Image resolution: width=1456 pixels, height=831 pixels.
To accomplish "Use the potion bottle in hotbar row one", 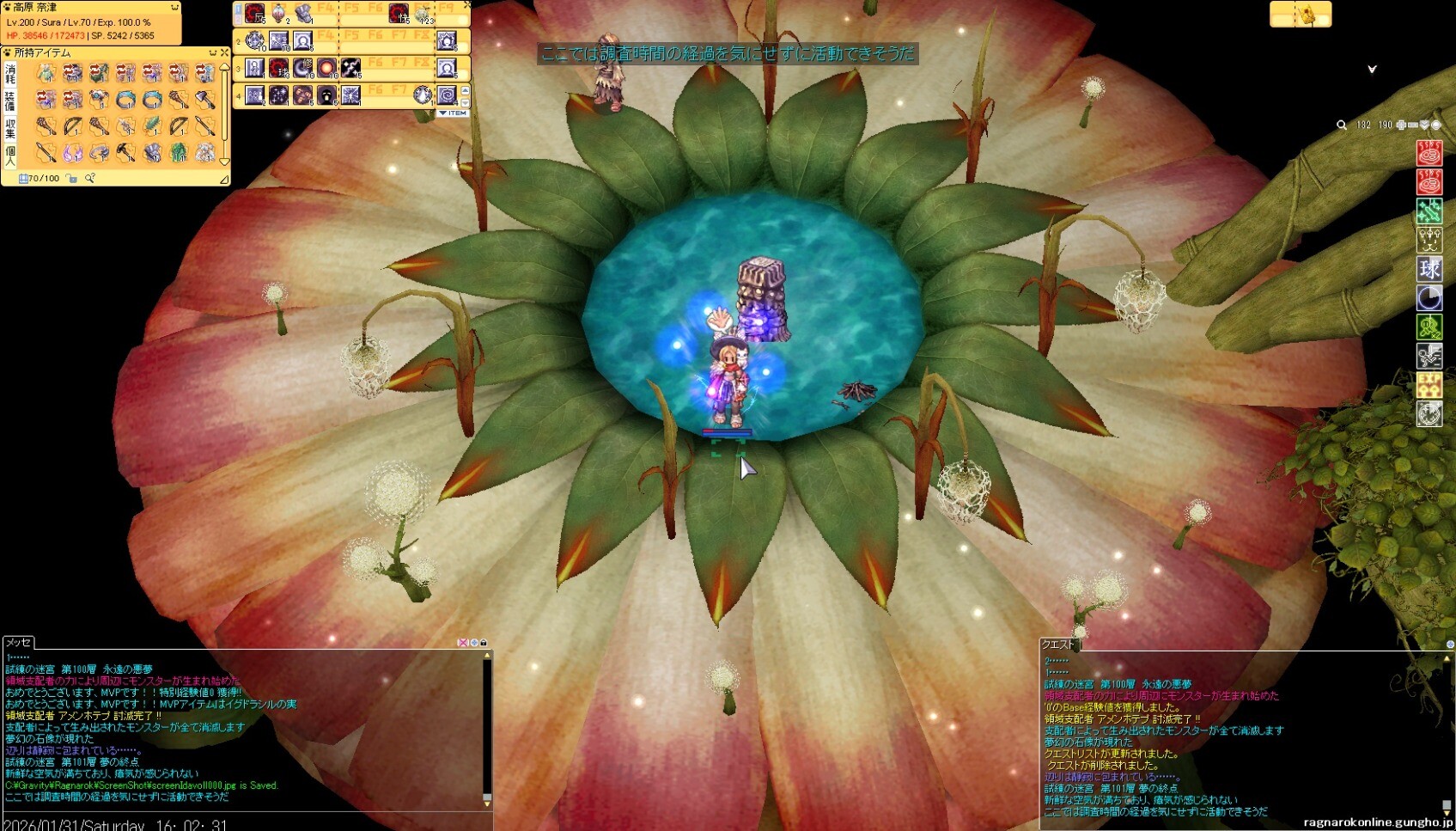I will [x=278, y=14].
